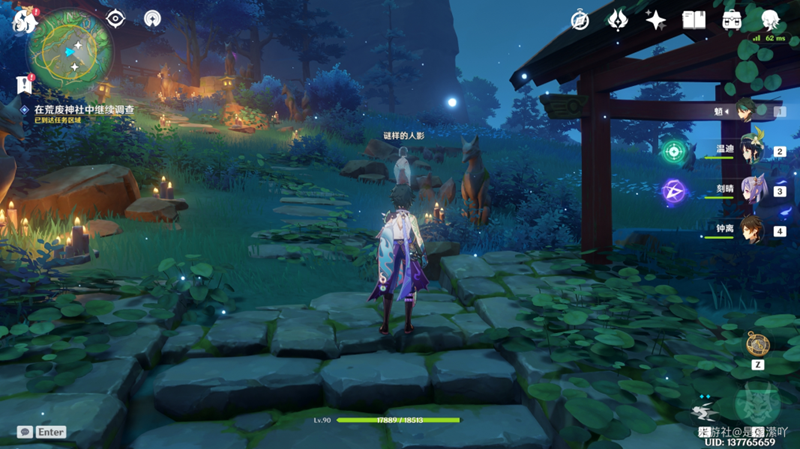Select the tracked shrine investigation quest
Image resolution: width=800 pixels, height=449 pixels.
tap(84, 108)
